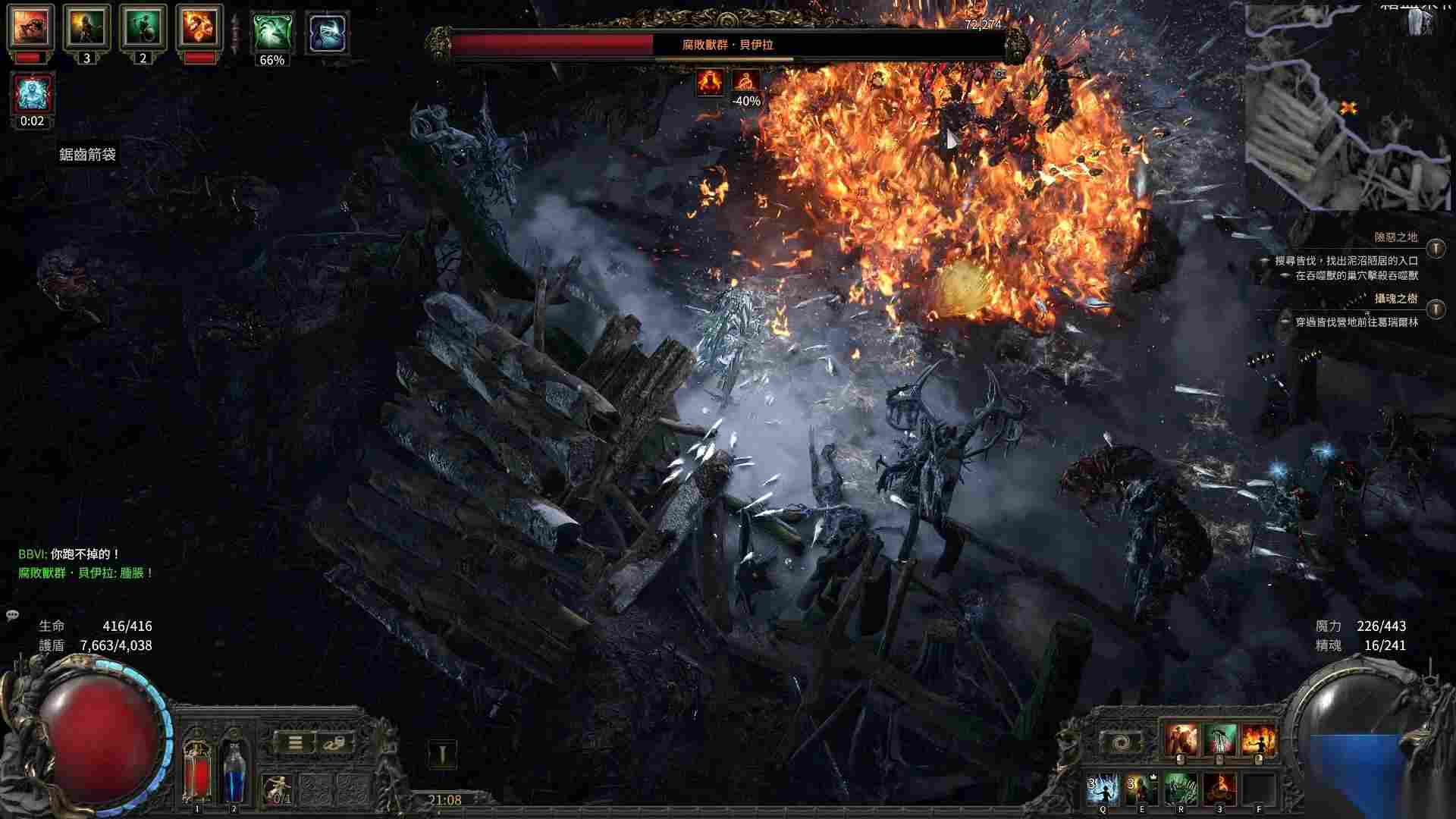Collapse the 隱惡之地 quest entry

1436,246
